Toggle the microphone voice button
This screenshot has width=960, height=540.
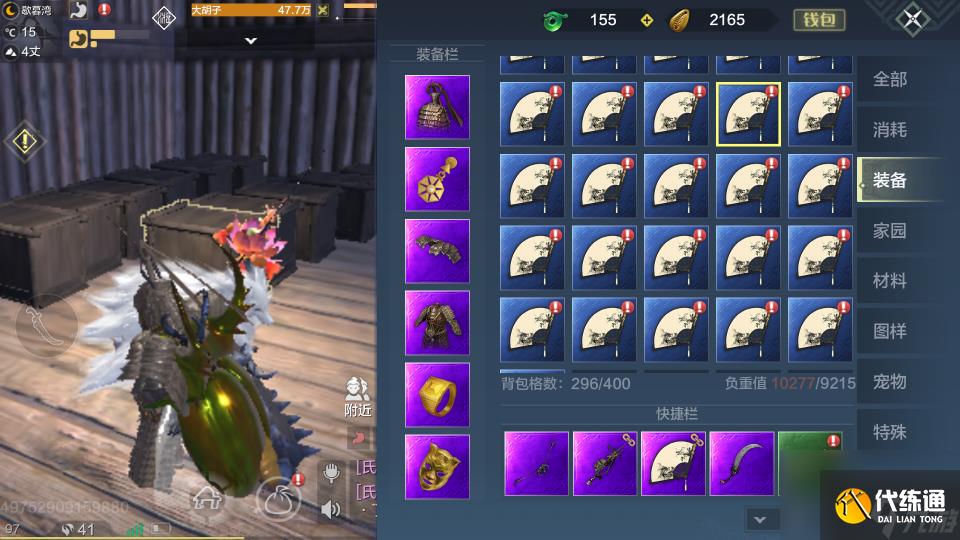(x=331, y=472)
